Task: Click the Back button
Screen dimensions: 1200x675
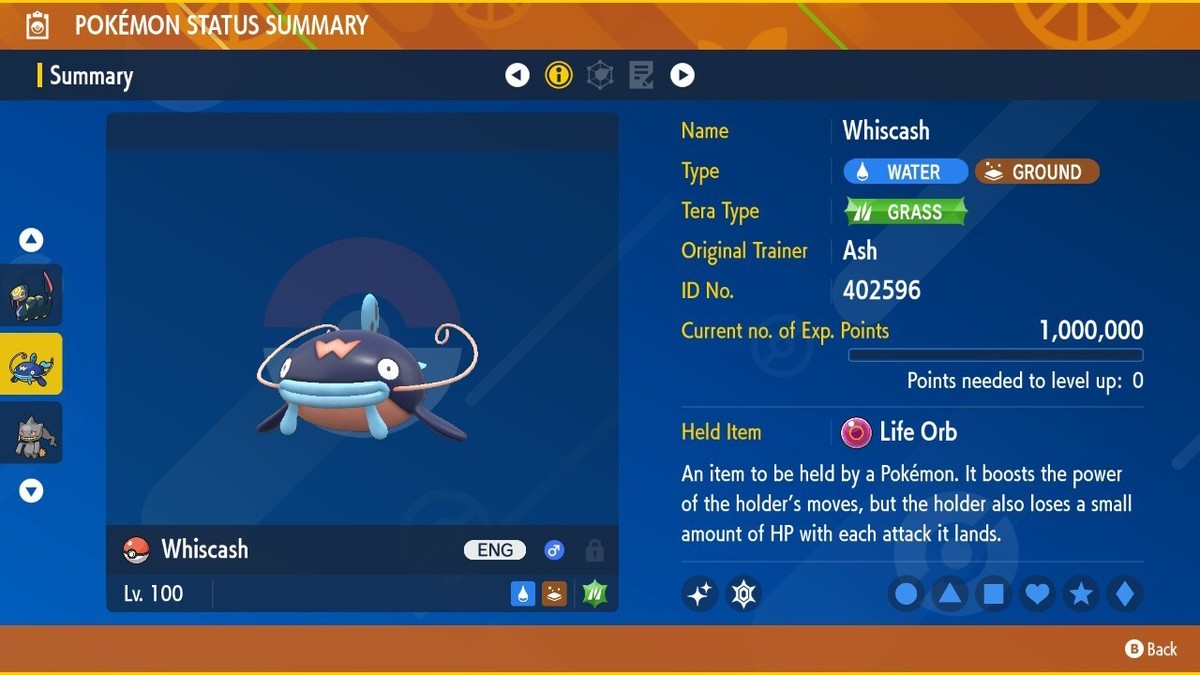Action: (x=1151, y=649)
